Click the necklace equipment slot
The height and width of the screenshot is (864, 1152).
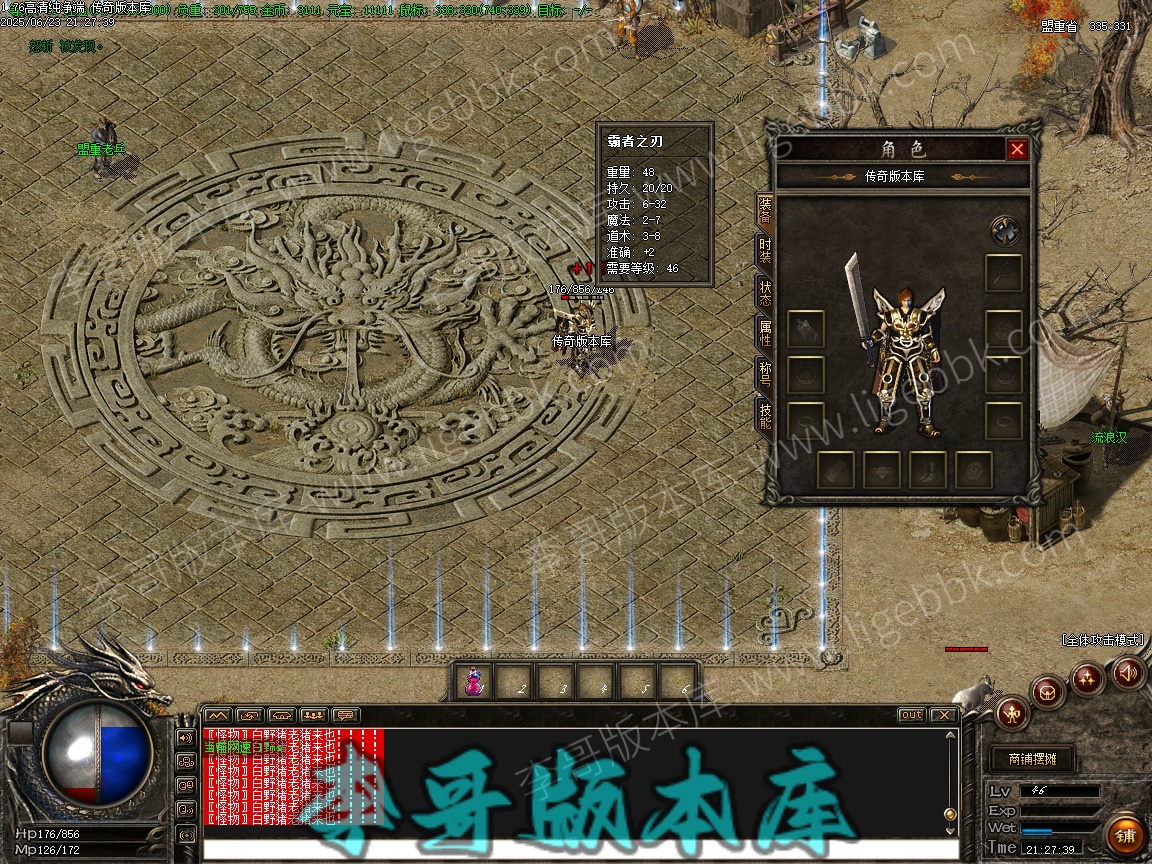click(x=1004, y=272)
